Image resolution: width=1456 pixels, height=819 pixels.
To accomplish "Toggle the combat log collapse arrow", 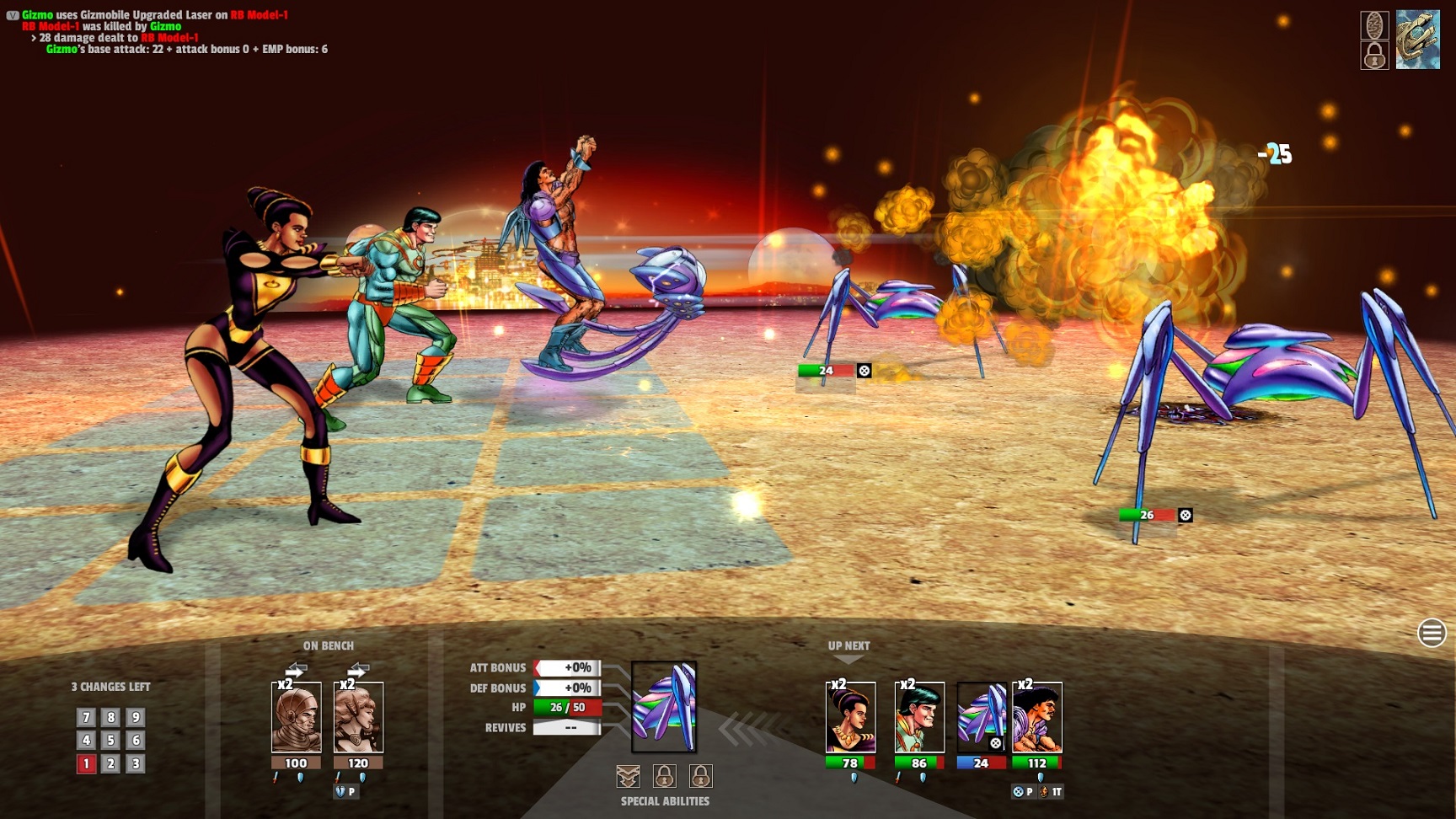I will click(x=12, y=15).
